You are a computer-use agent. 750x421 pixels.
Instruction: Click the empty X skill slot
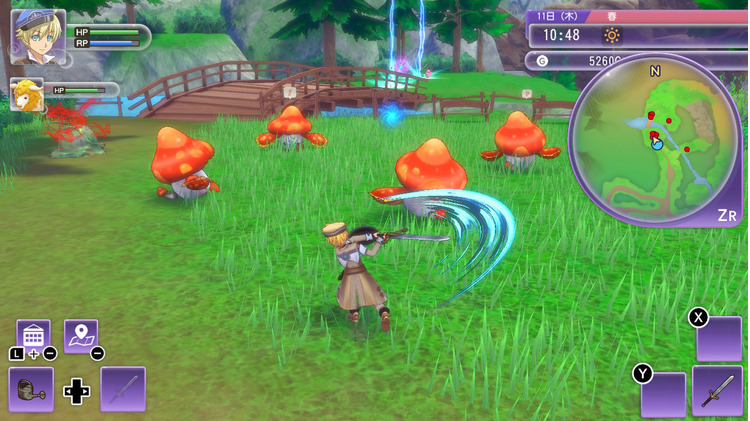(720, 339)
